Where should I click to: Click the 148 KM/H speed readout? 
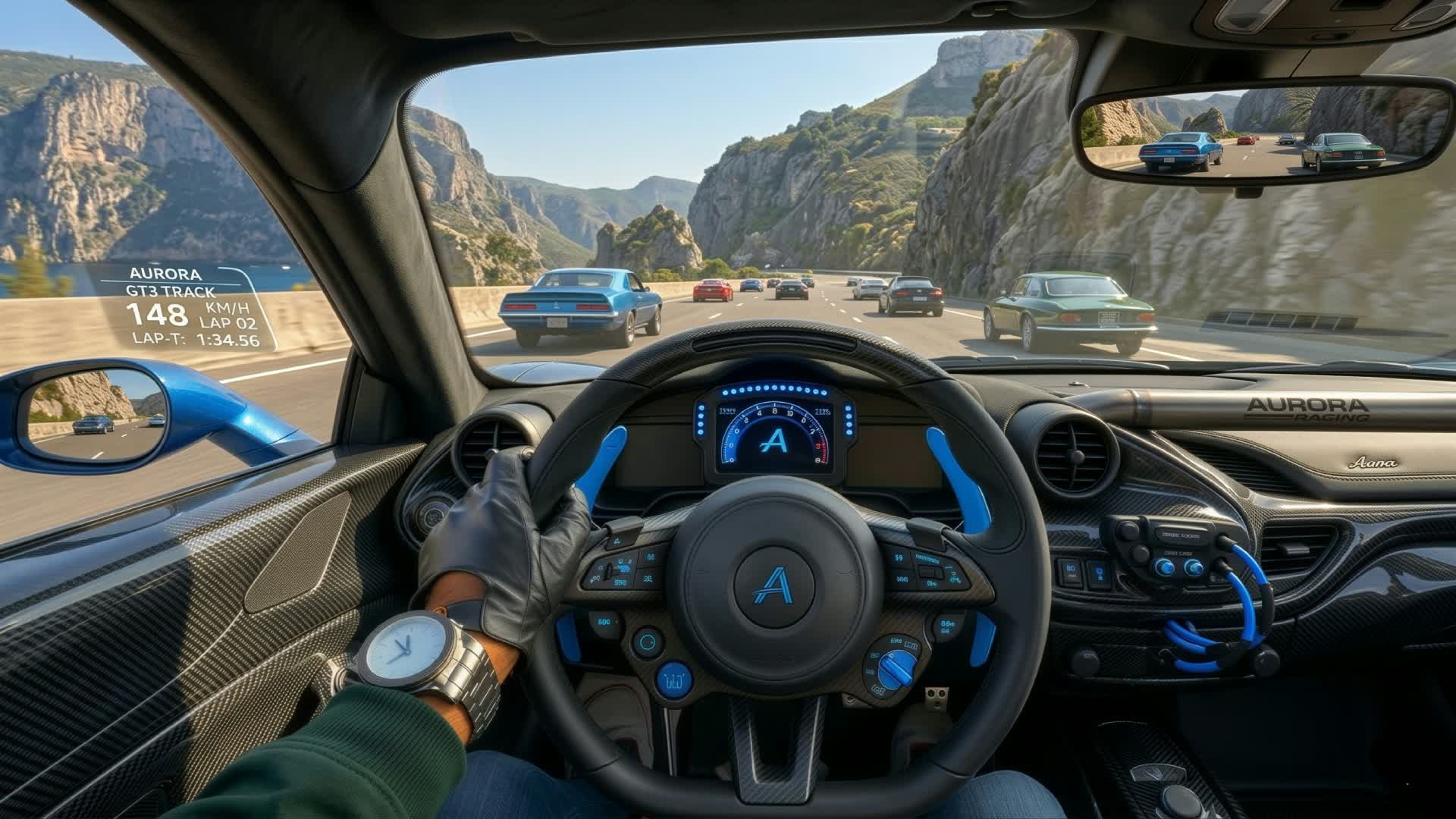click(x=167, y=313)
